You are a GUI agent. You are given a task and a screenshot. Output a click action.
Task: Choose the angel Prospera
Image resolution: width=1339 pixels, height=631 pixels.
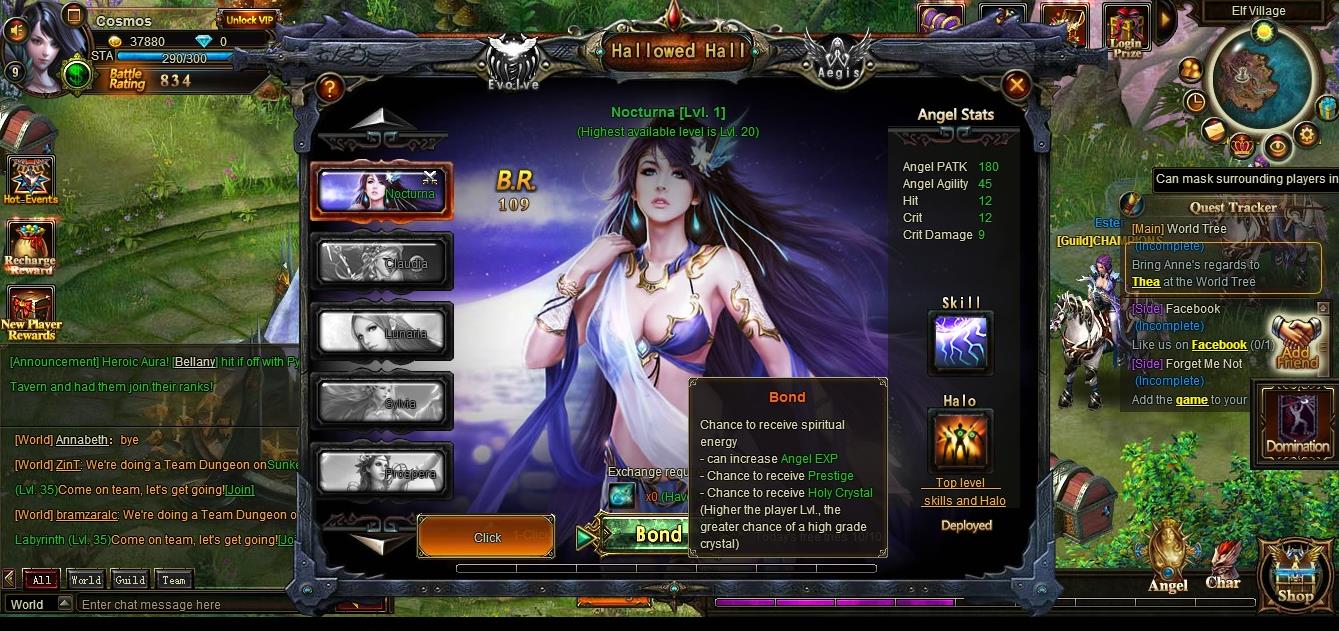pos(381,470)
